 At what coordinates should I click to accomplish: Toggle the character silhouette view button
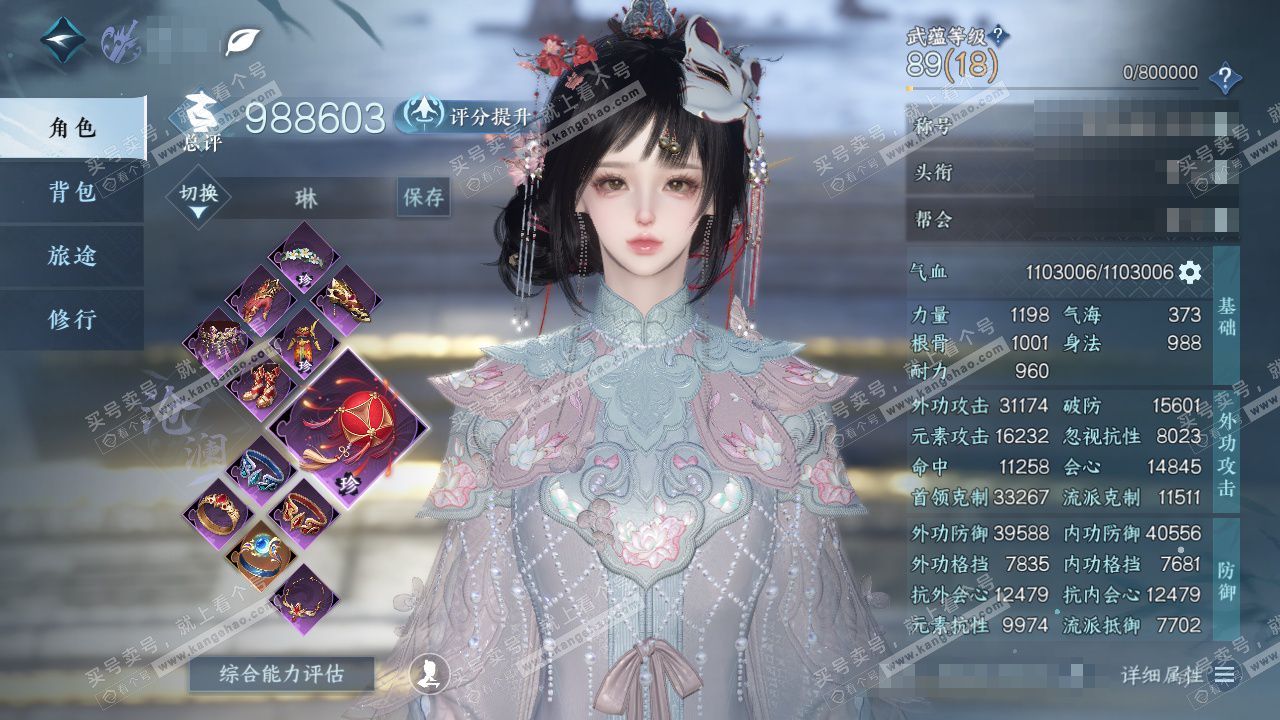pyautogui.click(x=428, y=674)
